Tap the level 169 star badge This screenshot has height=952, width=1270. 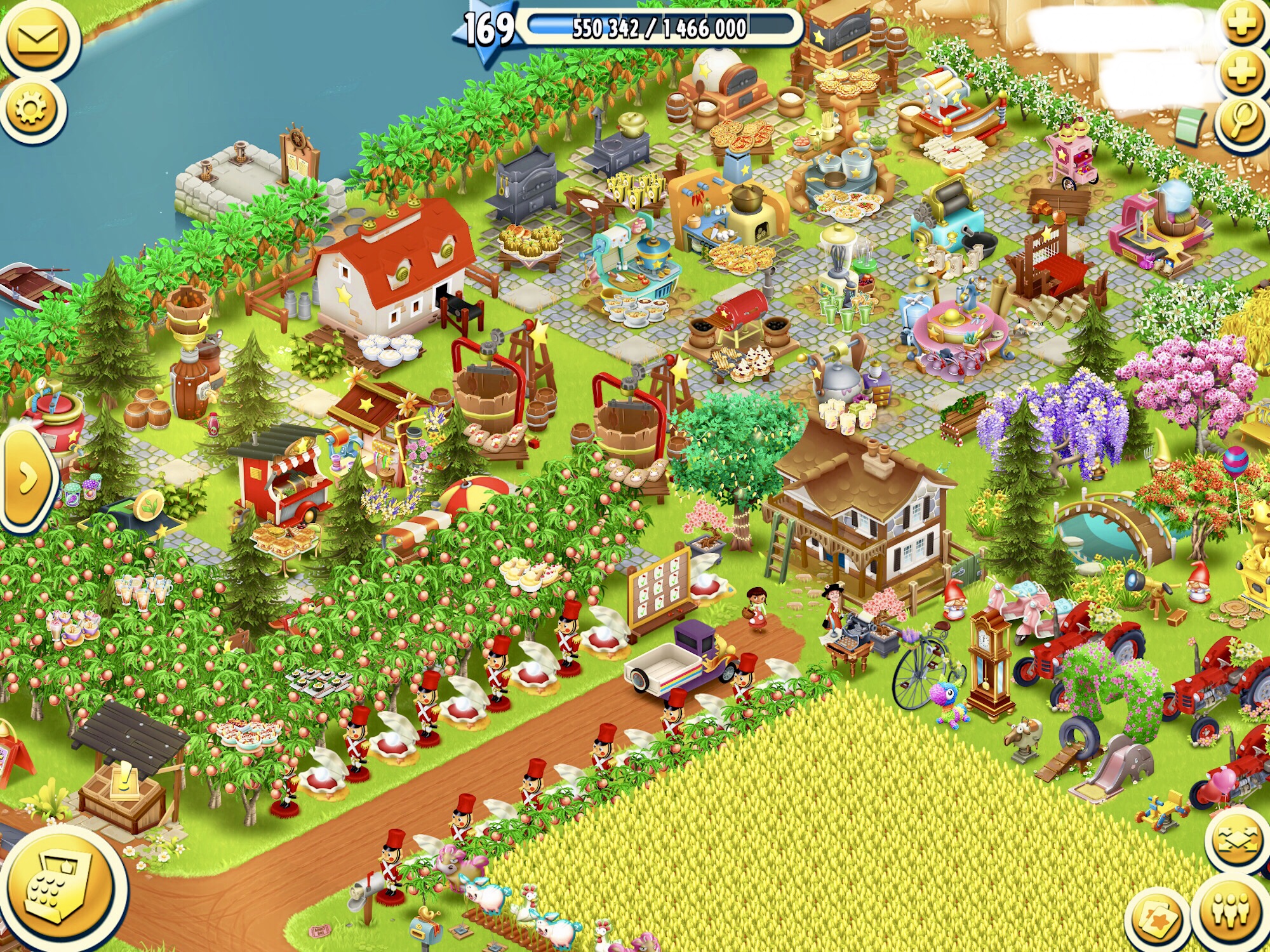click(x=488, y=29)
